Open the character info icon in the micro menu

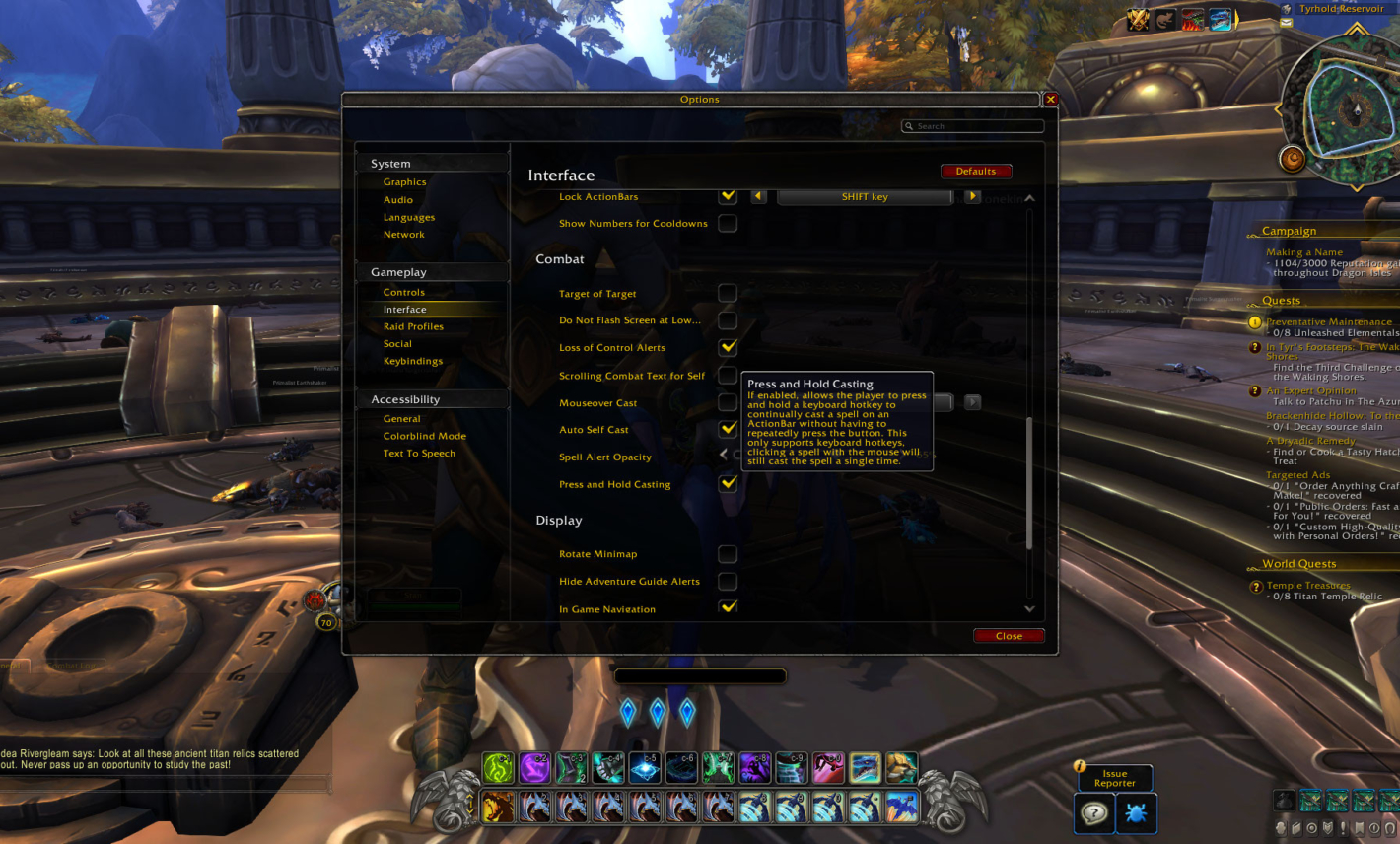point(1280,827)
